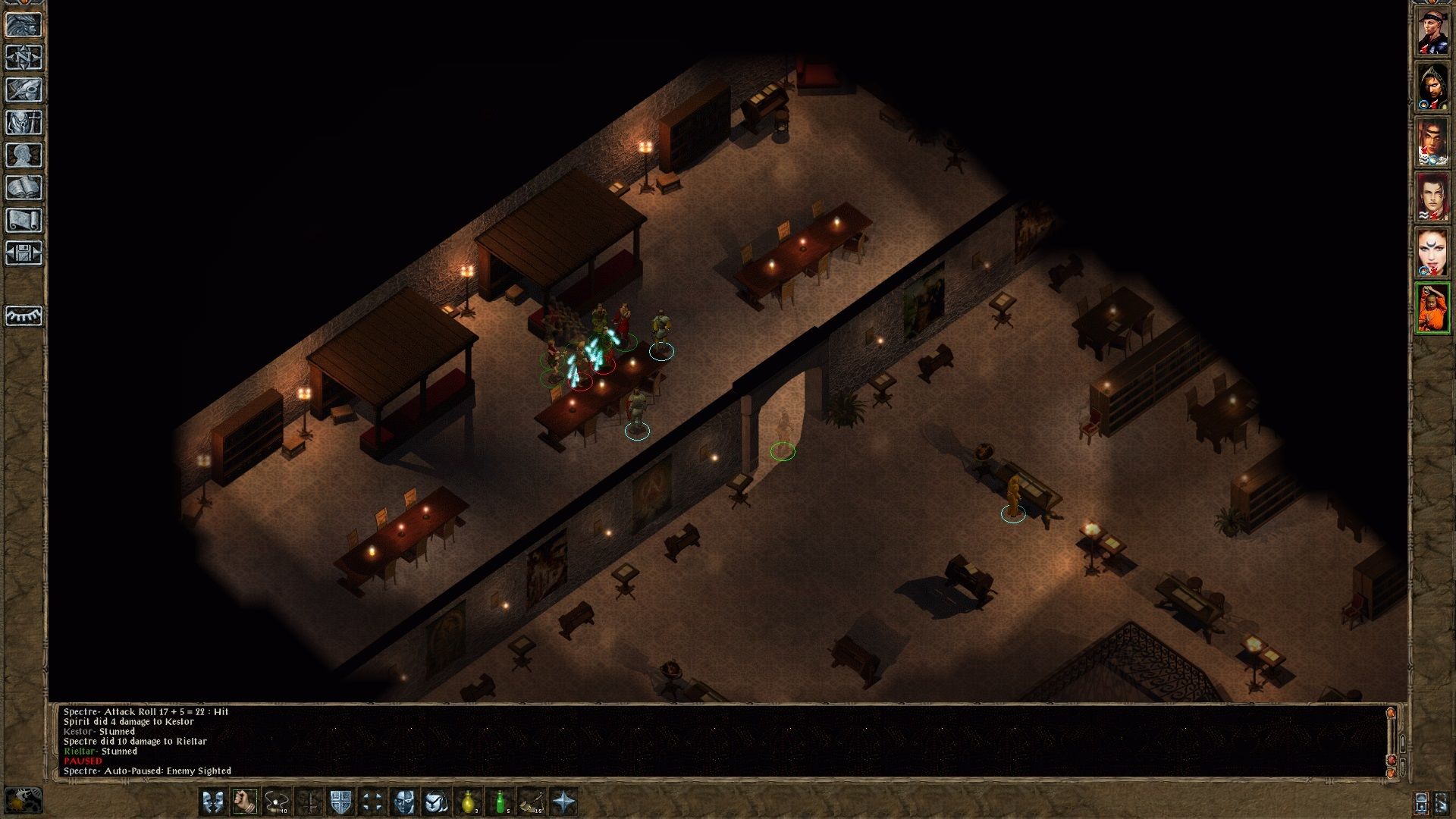Select the bandana-wearing party member portrait
This screenshot has width=1456, height=819.
point(1432,33)
